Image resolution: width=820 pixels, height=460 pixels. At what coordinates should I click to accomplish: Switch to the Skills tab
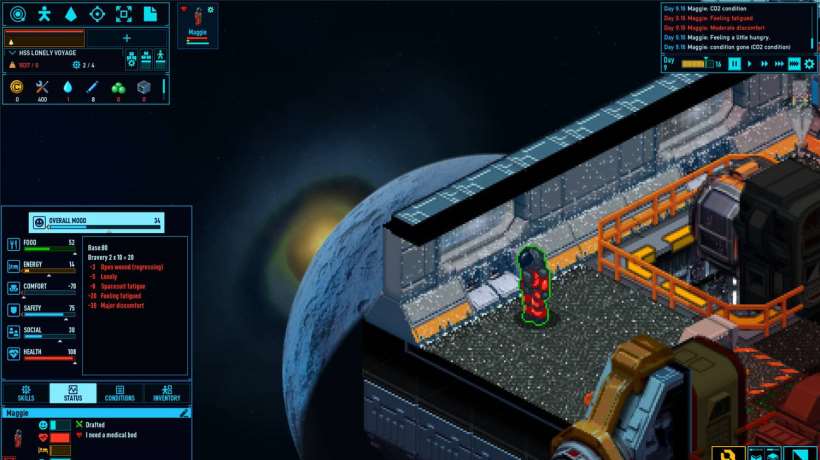26,393
